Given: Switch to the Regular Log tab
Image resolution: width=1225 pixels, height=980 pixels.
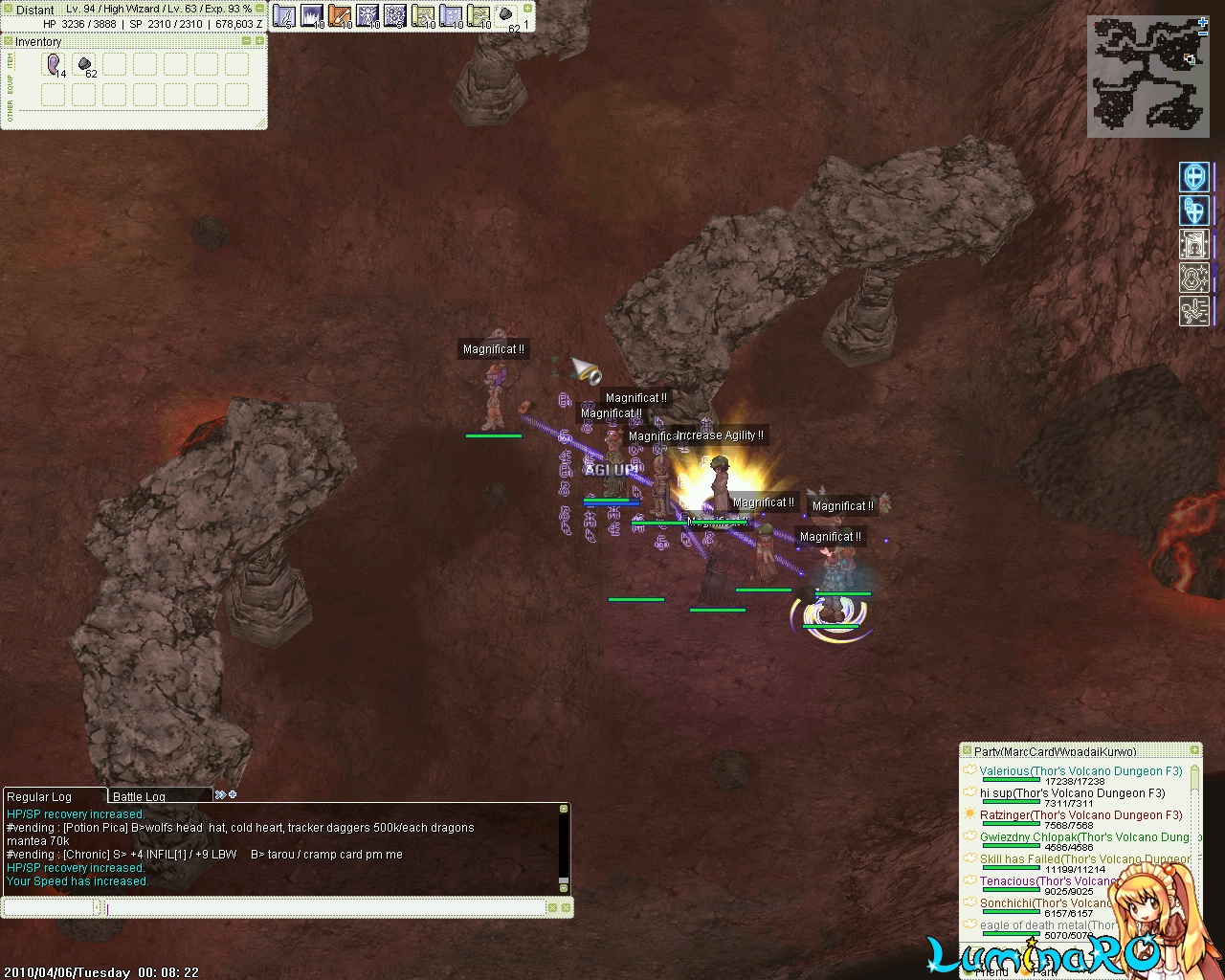Looking at the screenshot, I should [39, 796].
